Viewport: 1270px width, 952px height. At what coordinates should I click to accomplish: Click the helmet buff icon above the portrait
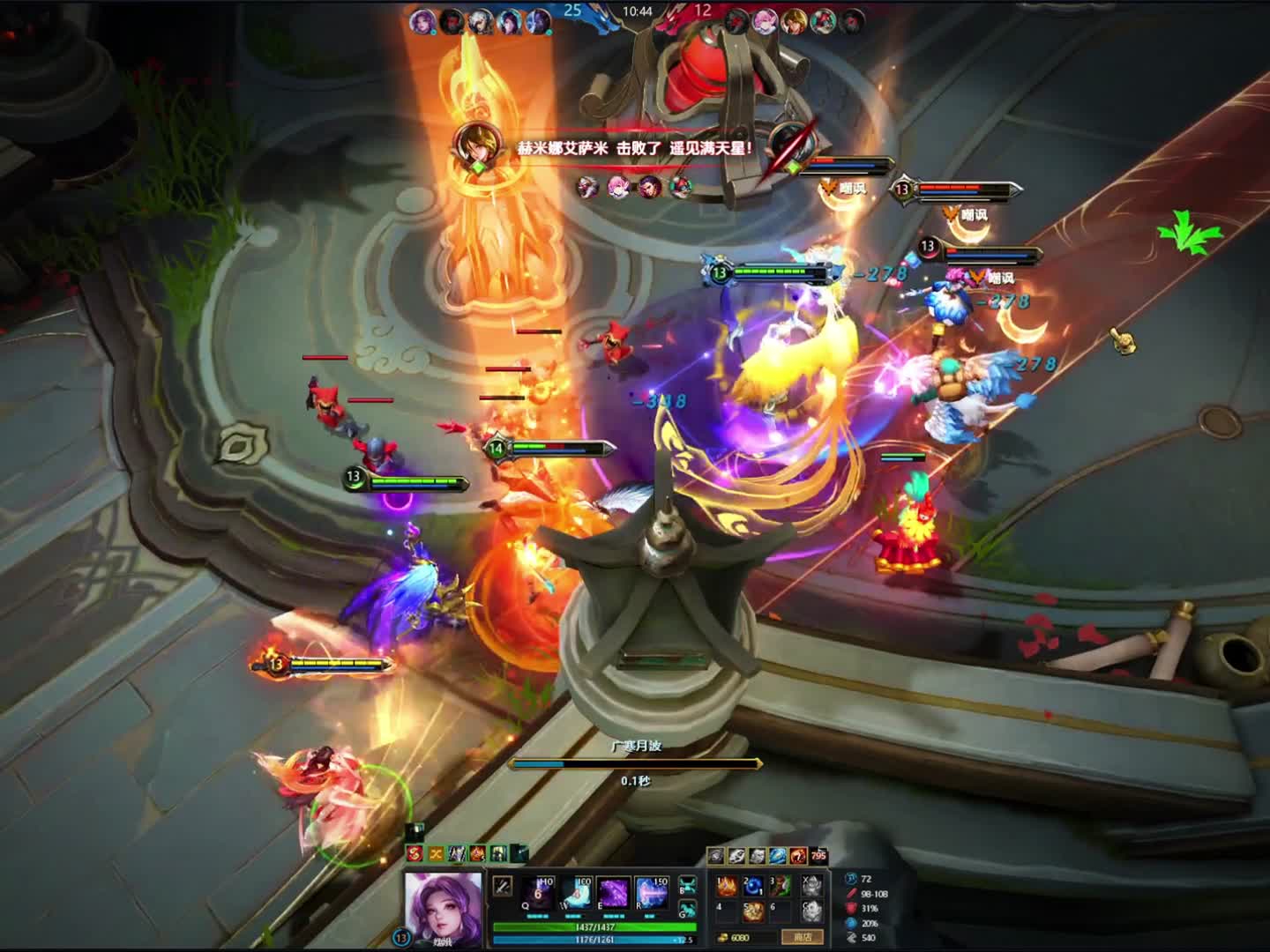click(x=498, y=853)
